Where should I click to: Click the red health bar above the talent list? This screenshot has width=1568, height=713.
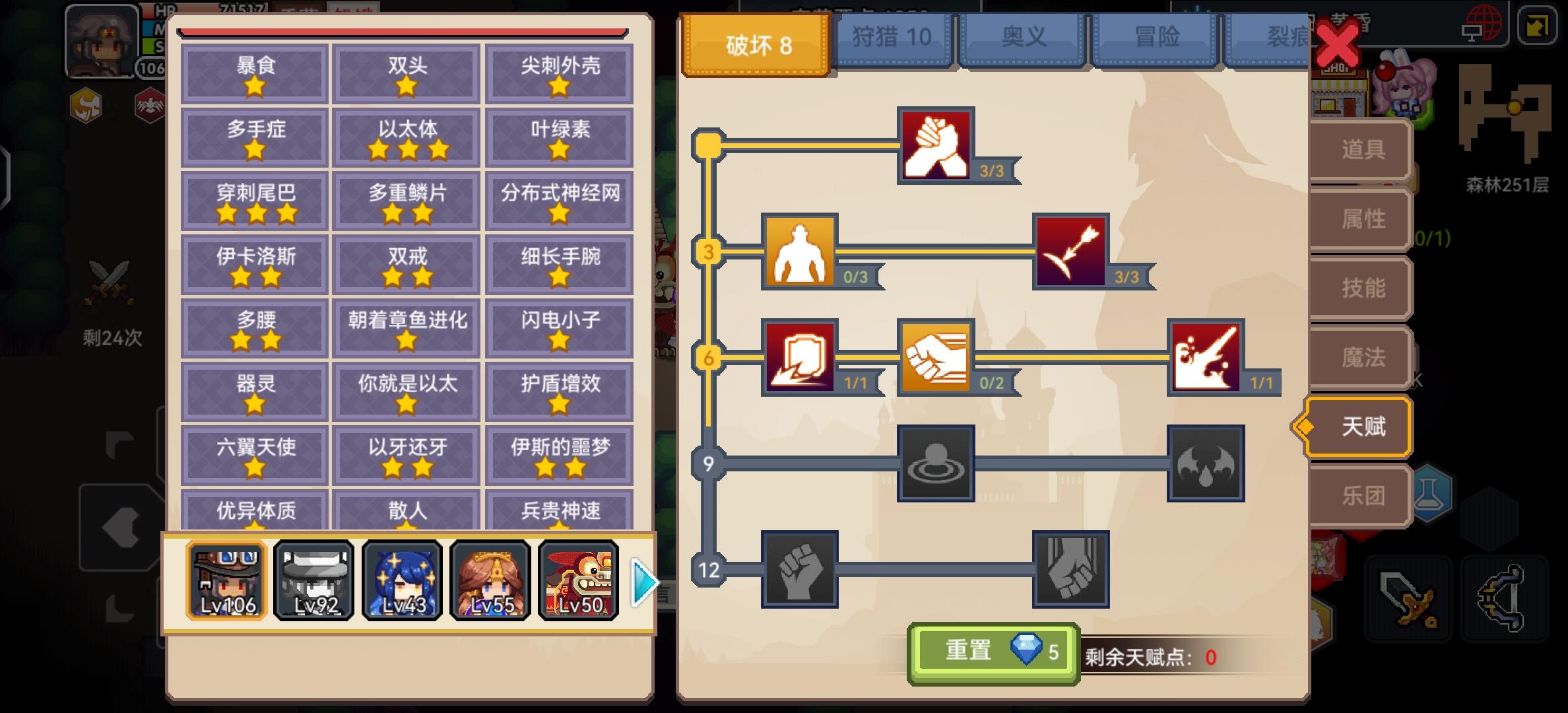pos(404,30)
